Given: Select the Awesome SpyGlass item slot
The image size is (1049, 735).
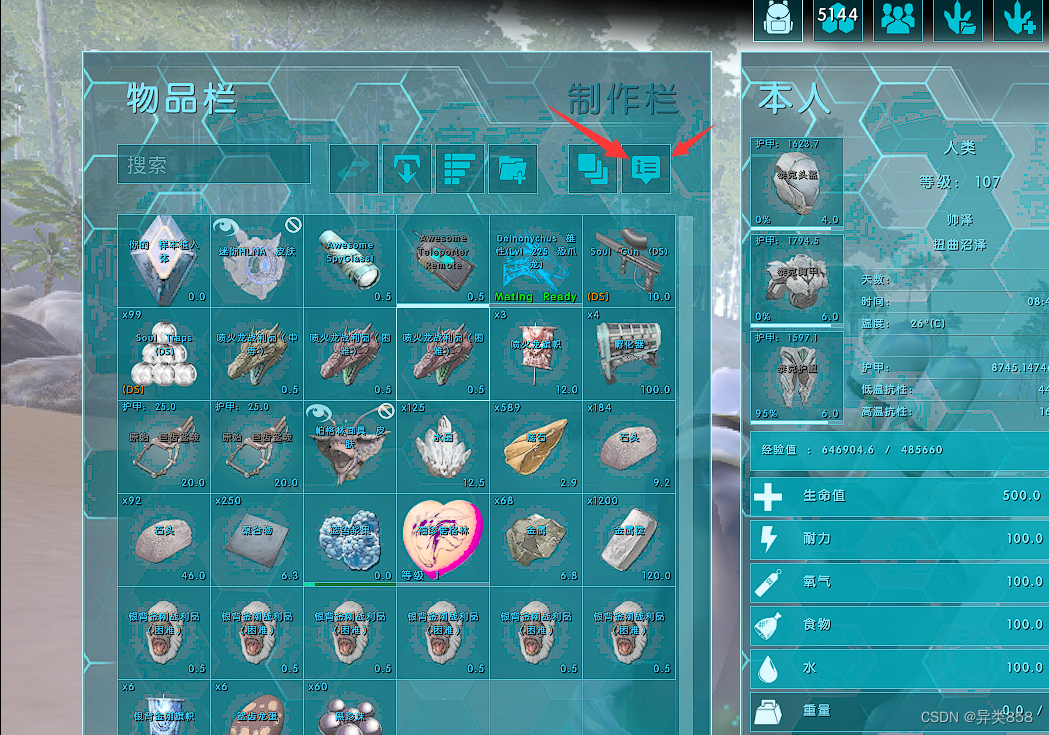Looking at the screenshot, I should tap(350, 260).
